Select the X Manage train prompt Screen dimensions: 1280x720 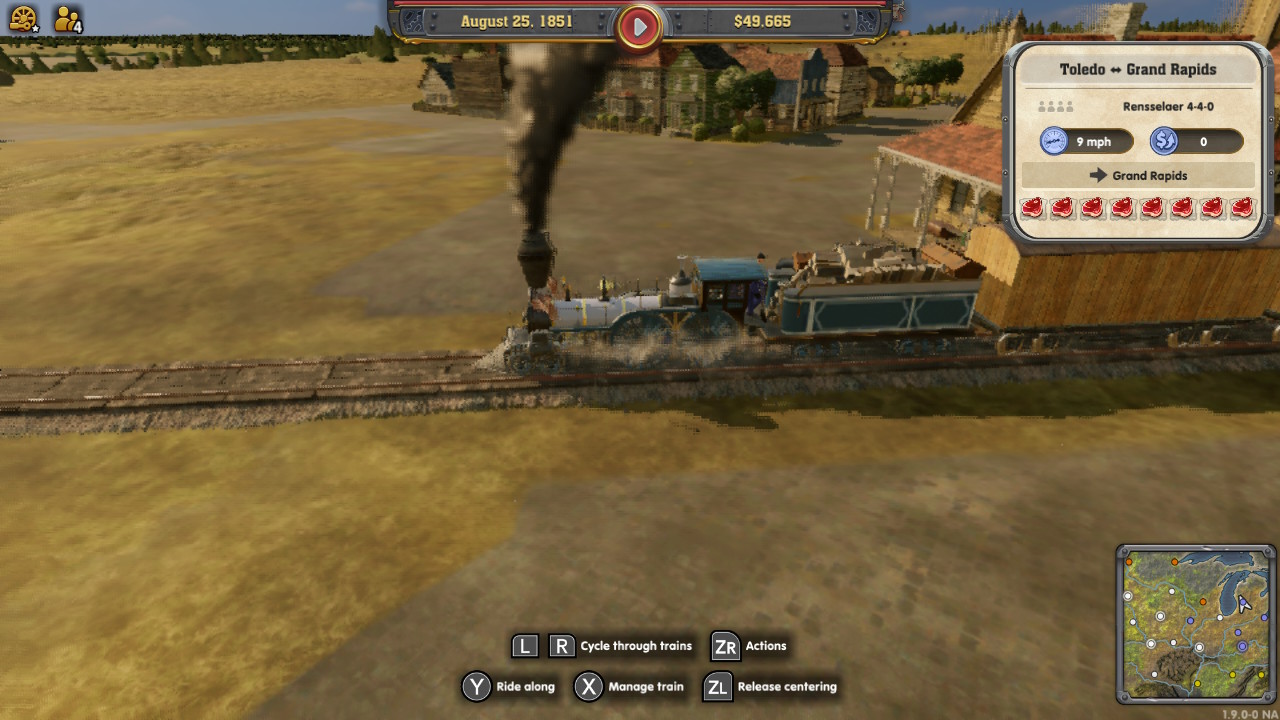tap(588, 687)
